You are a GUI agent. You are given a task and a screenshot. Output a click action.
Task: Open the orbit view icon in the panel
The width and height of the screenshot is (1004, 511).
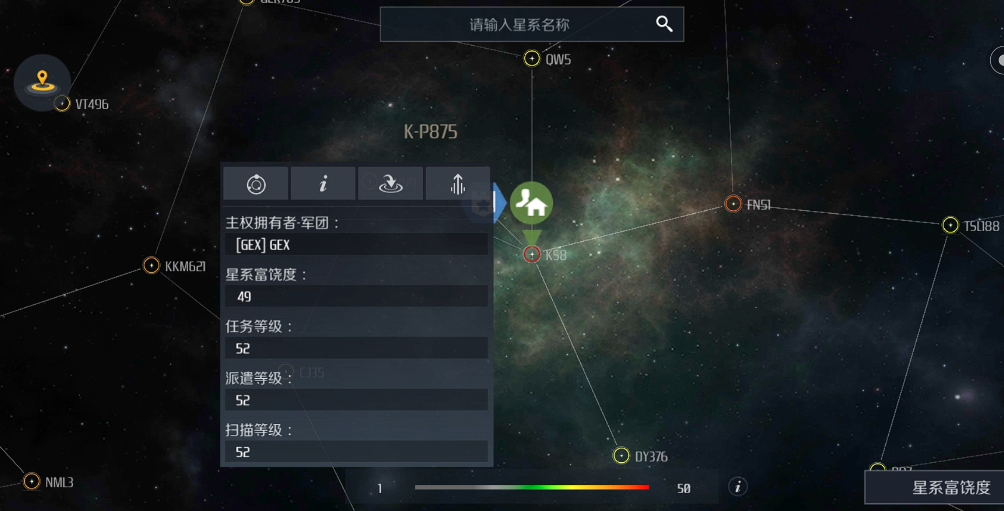click(x=256, y=184)
